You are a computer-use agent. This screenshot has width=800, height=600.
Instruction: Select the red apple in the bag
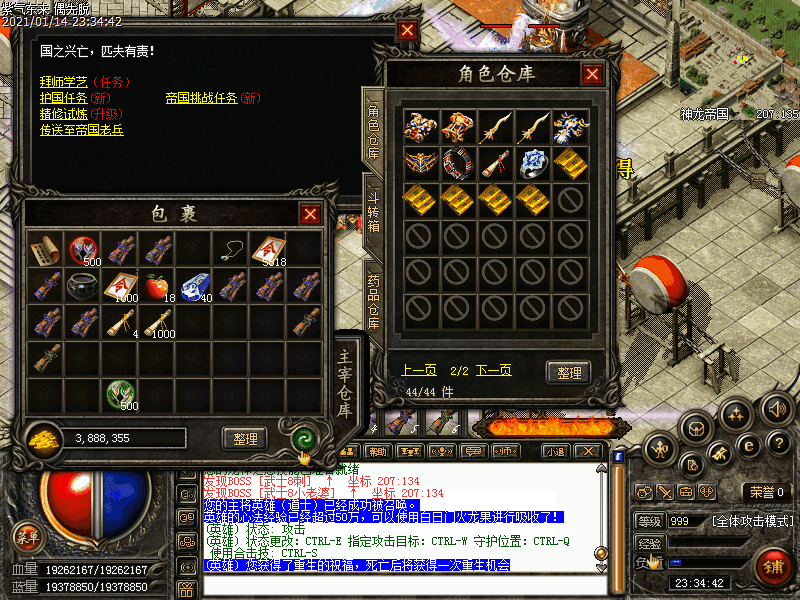point(157,286)
